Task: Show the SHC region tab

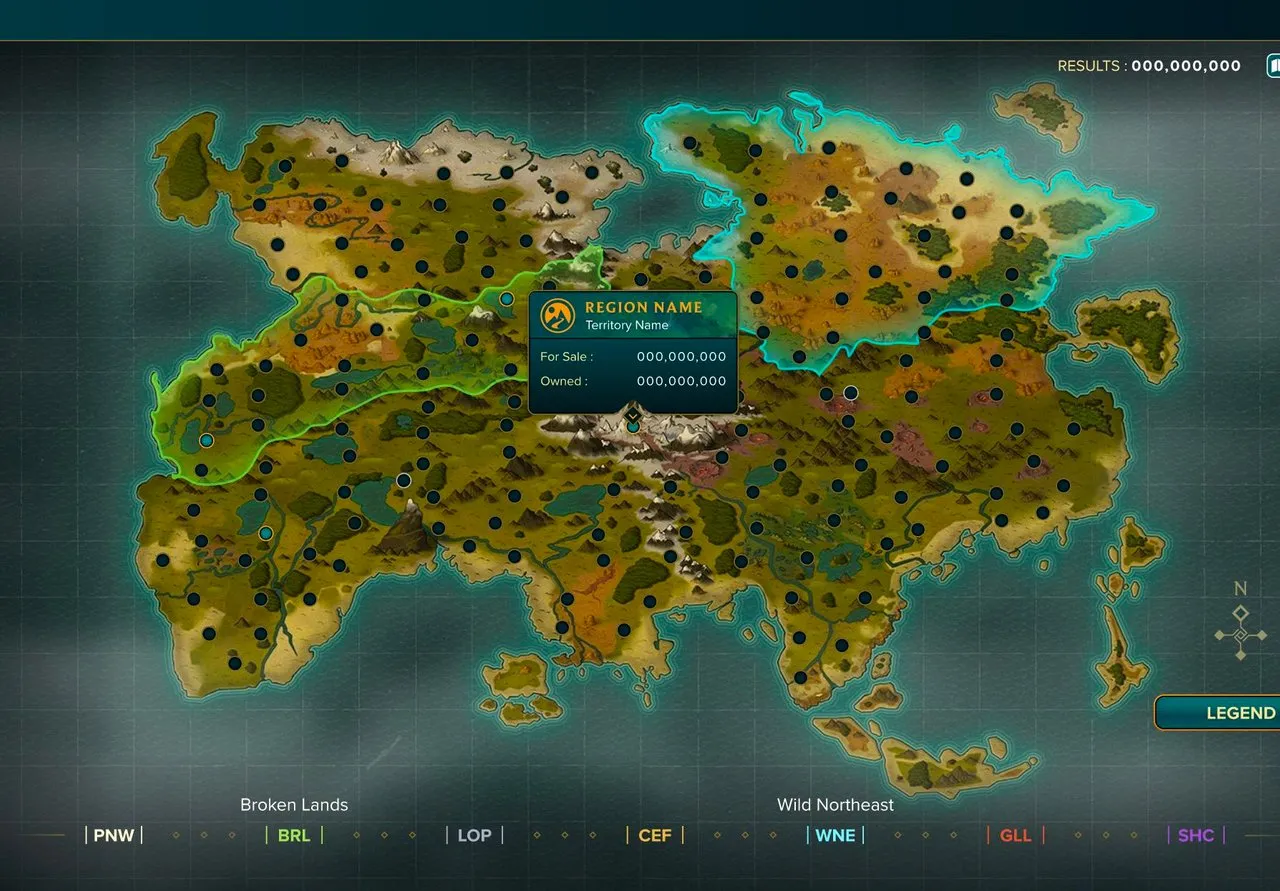Action: pos(1195,835)
